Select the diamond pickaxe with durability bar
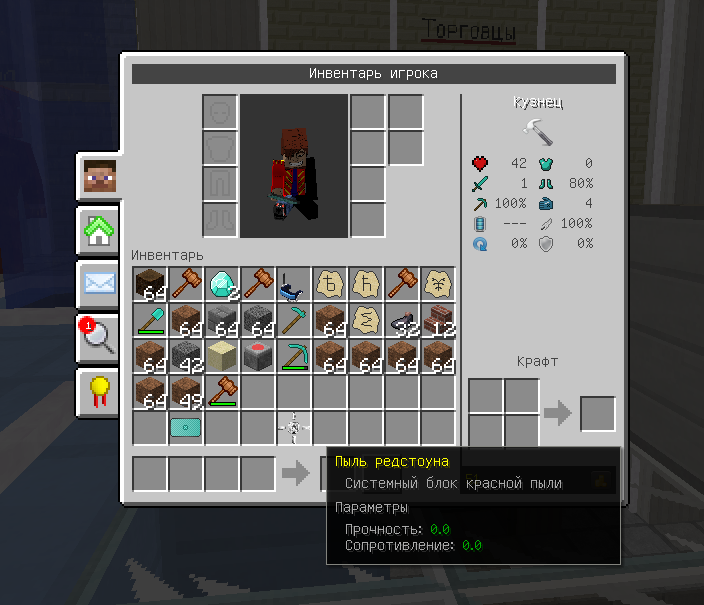The image size is (704, 605). (x=294, y=356)
